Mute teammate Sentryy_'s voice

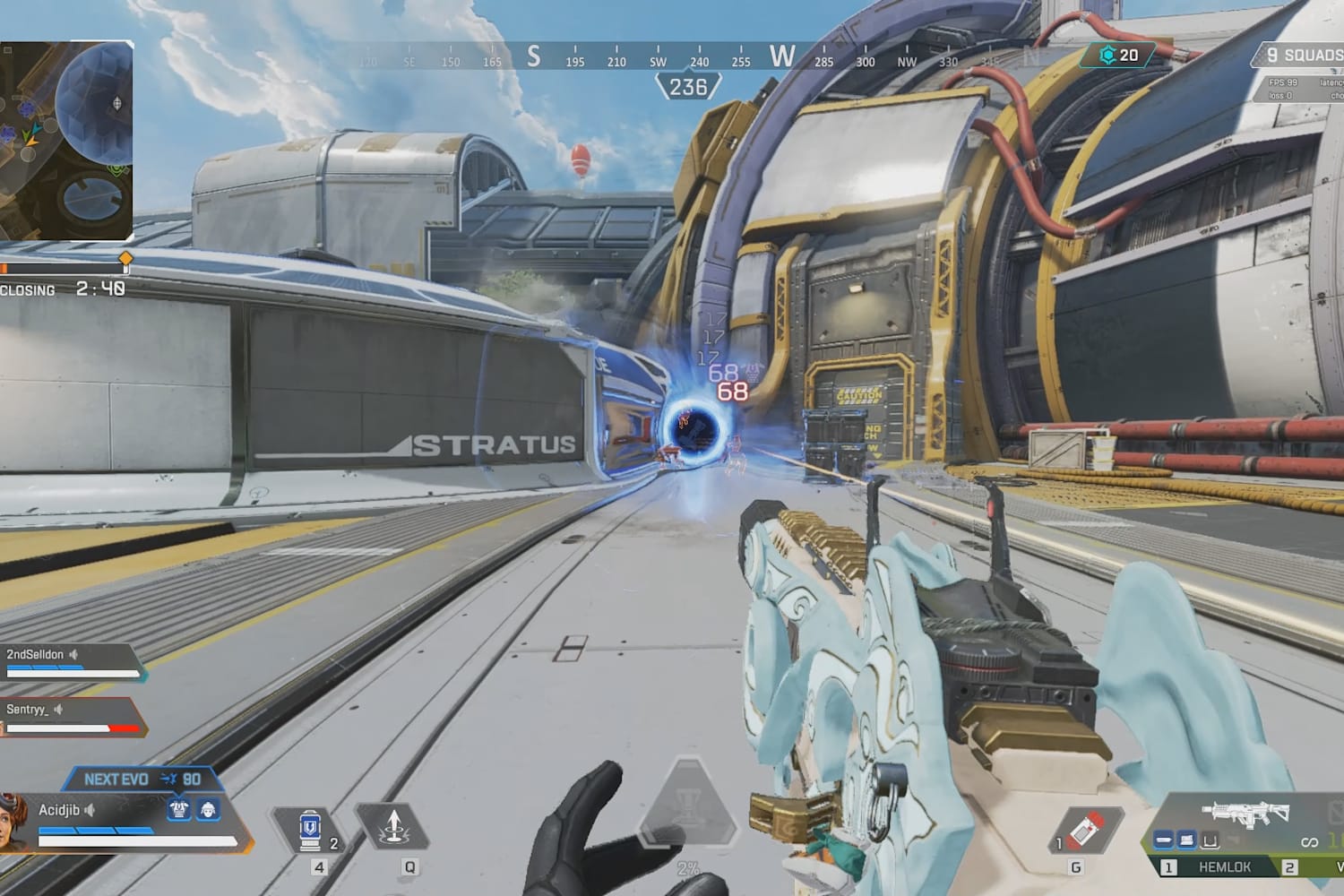click(59, 711)
